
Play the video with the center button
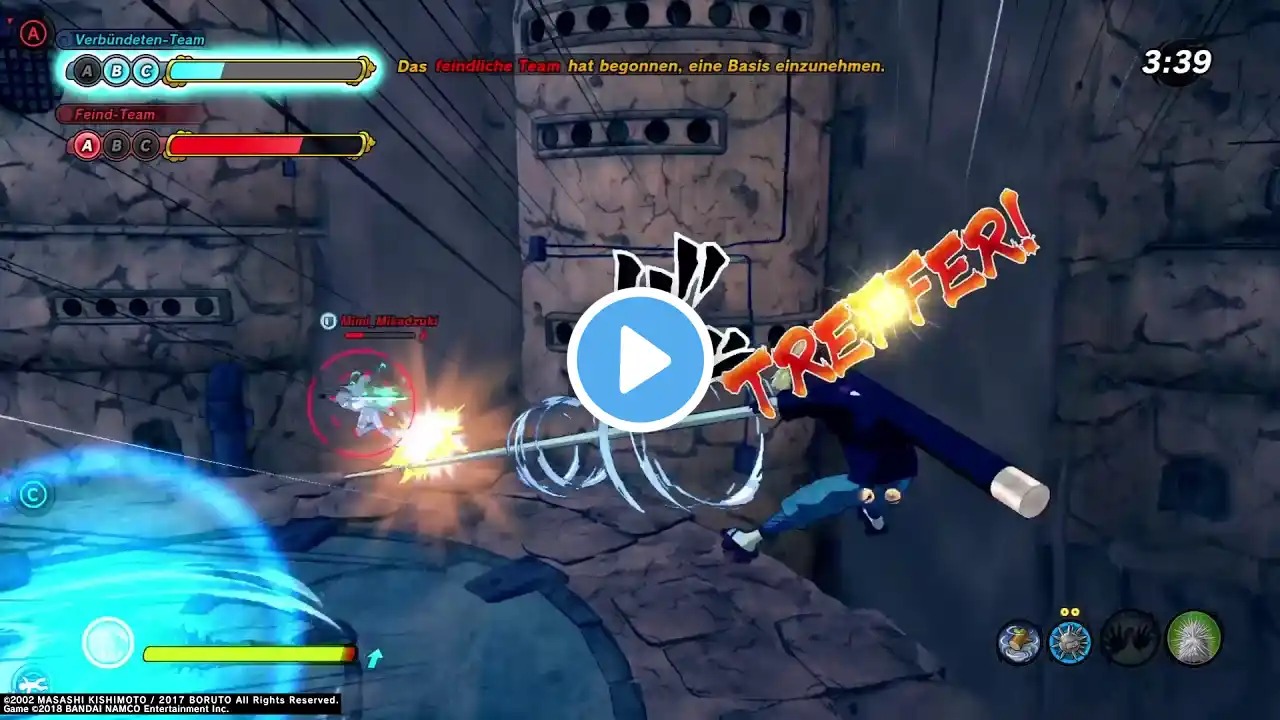pyautogui.click(x=640, y=360)
